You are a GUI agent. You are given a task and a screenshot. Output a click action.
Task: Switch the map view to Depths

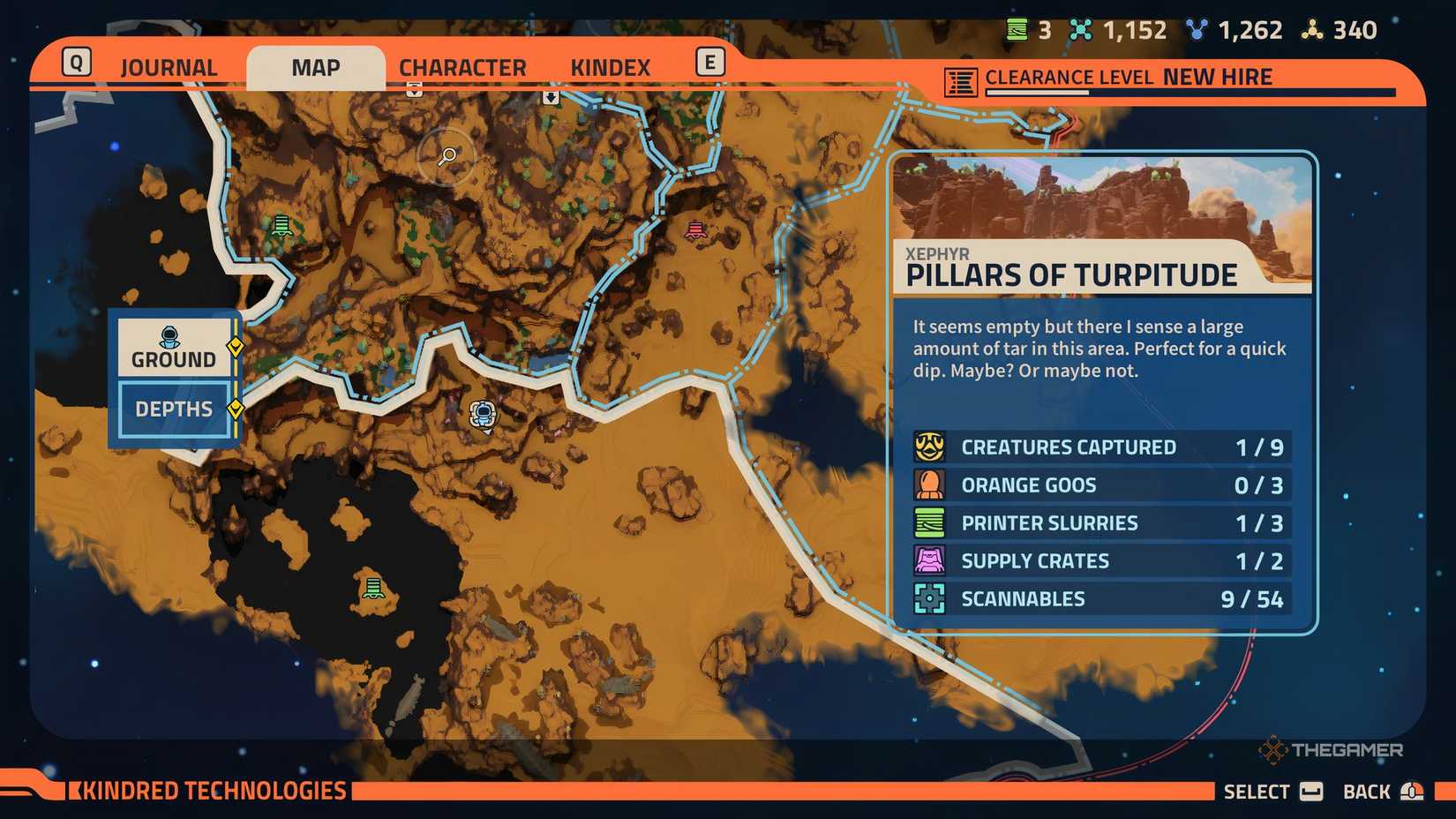[172, 409]
